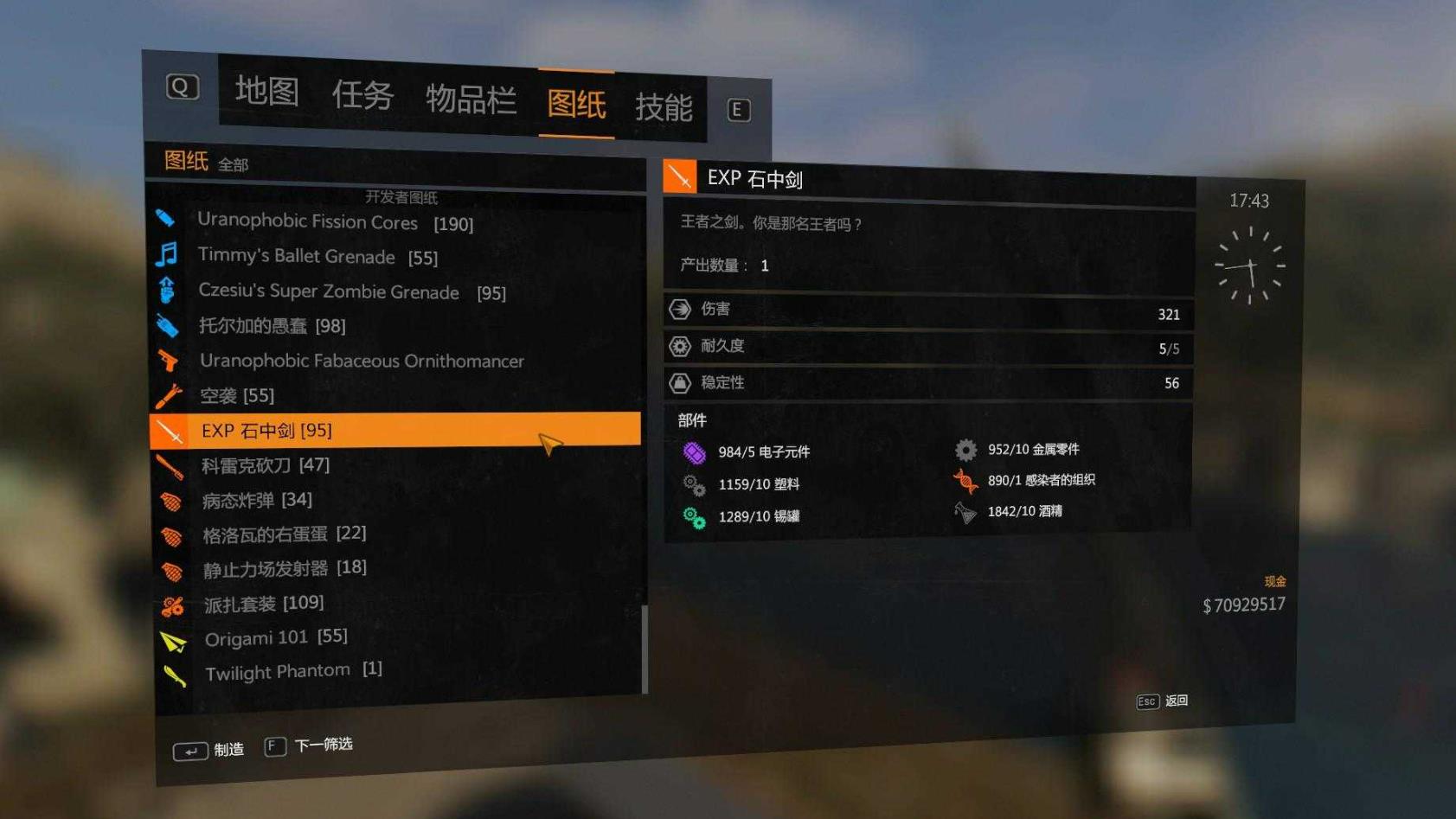
Task: Select the 托尔加的愚蠢 blueprint
Action: (x=272, y=326)
